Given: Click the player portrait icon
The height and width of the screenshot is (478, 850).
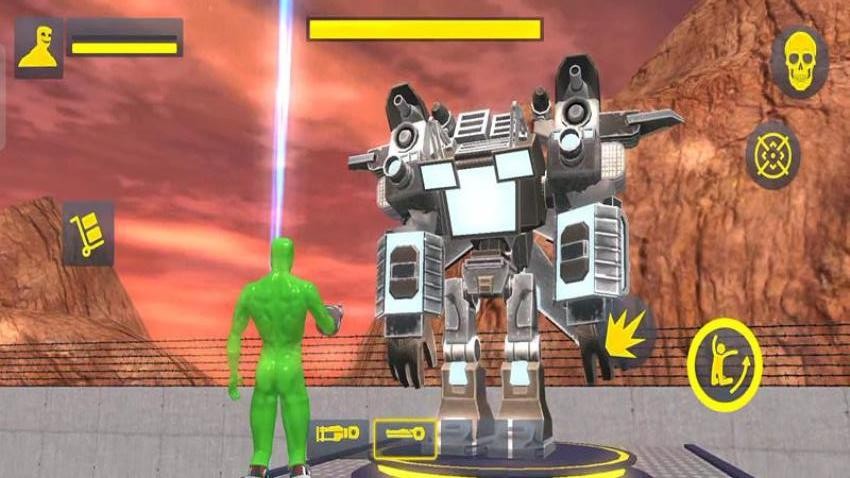Looking at the screenshot, I should 39,47.
